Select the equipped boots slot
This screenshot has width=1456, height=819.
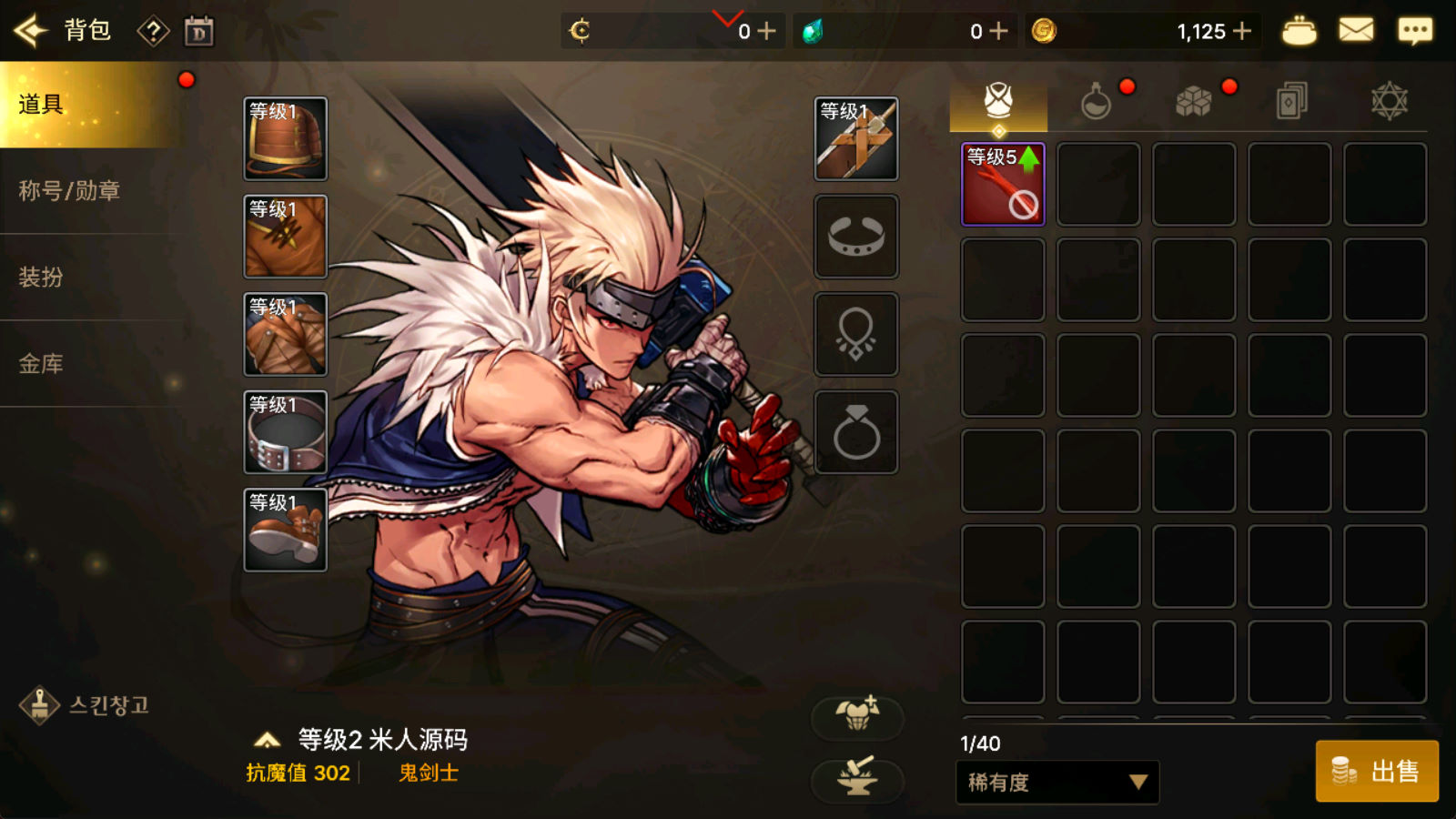coord(285,530)
